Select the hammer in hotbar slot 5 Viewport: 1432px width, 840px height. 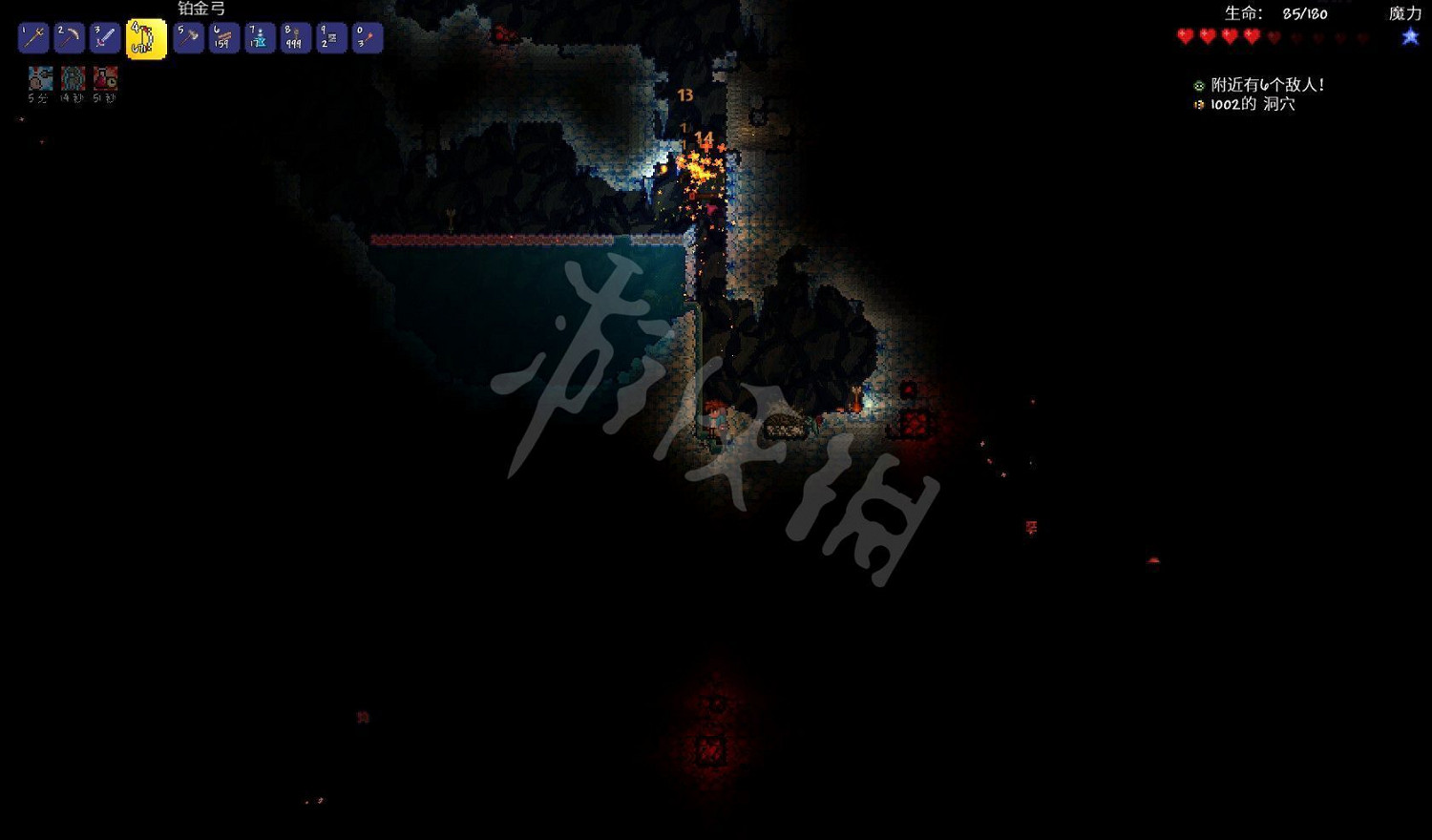[188, 37]
